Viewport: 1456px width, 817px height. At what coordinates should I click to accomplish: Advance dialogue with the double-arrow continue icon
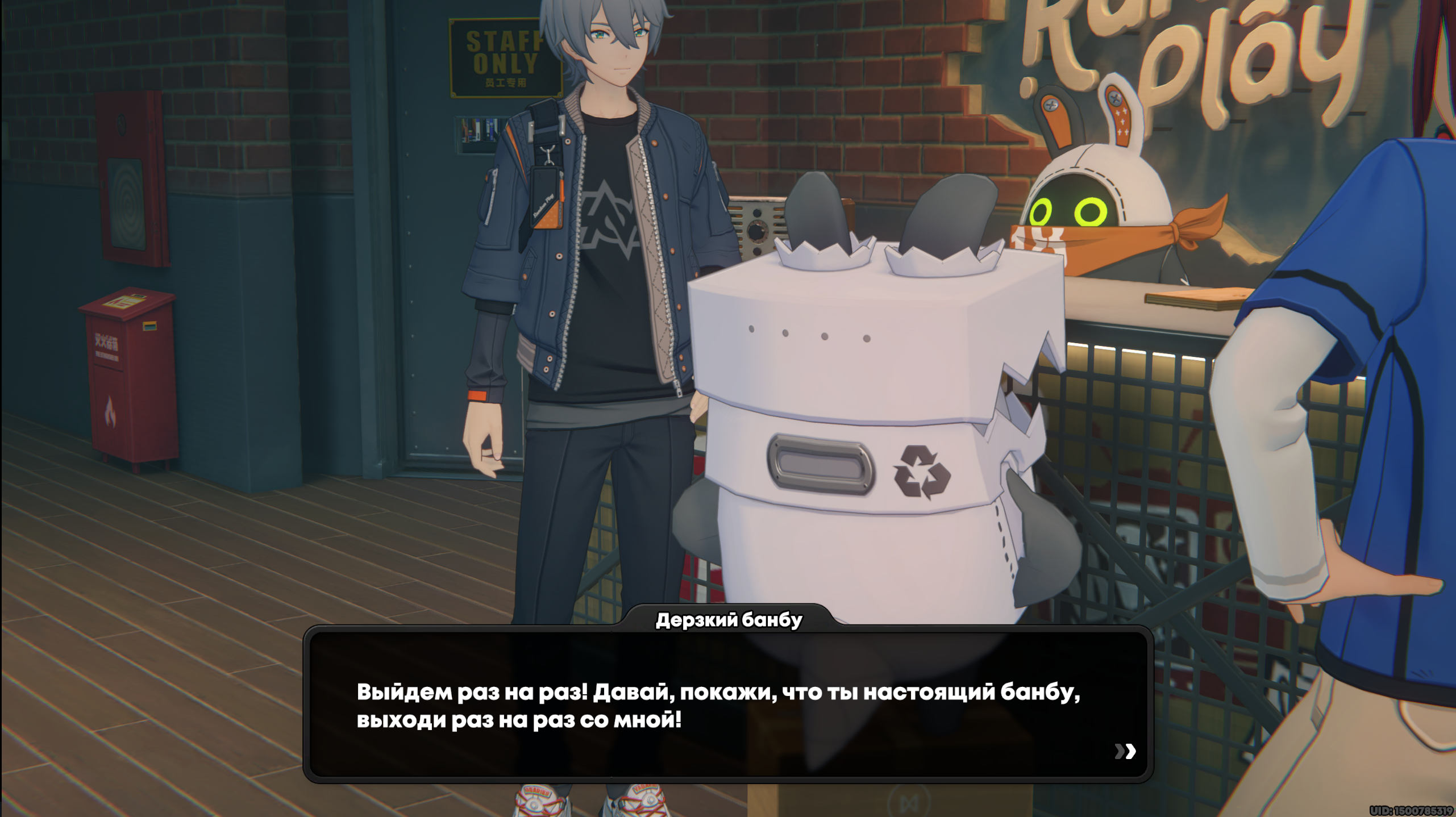click(x=1125, y=751)
